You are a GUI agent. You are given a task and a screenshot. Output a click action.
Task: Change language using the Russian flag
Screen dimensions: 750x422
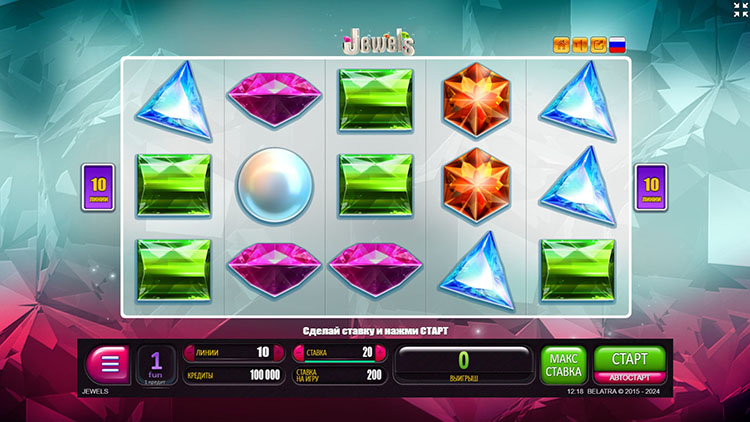[x=617, y=44]
